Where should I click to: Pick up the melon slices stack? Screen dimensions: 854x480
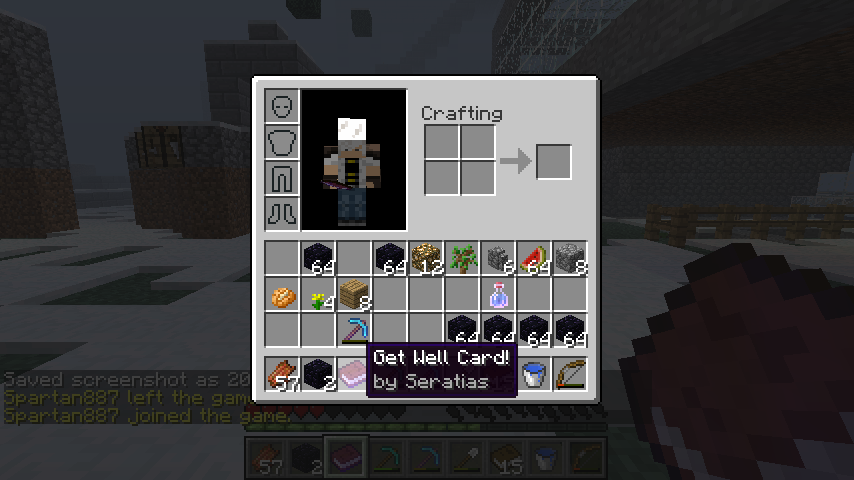point(534,259)
